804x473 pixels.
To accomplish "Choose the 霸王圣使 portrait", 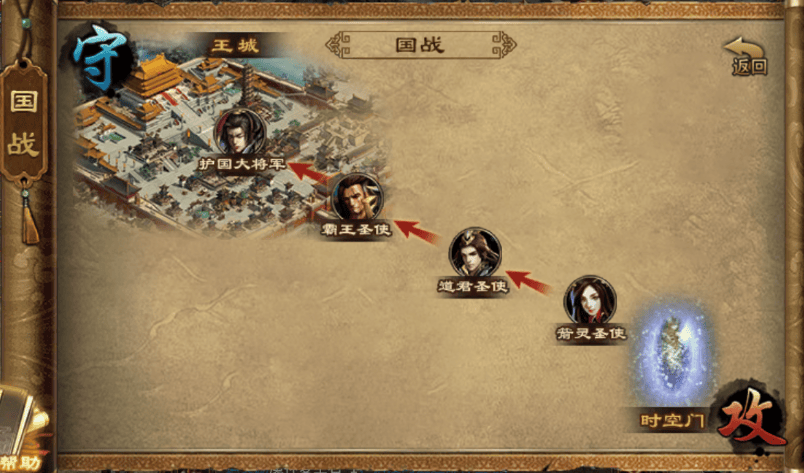I will [x=356, y=198].
